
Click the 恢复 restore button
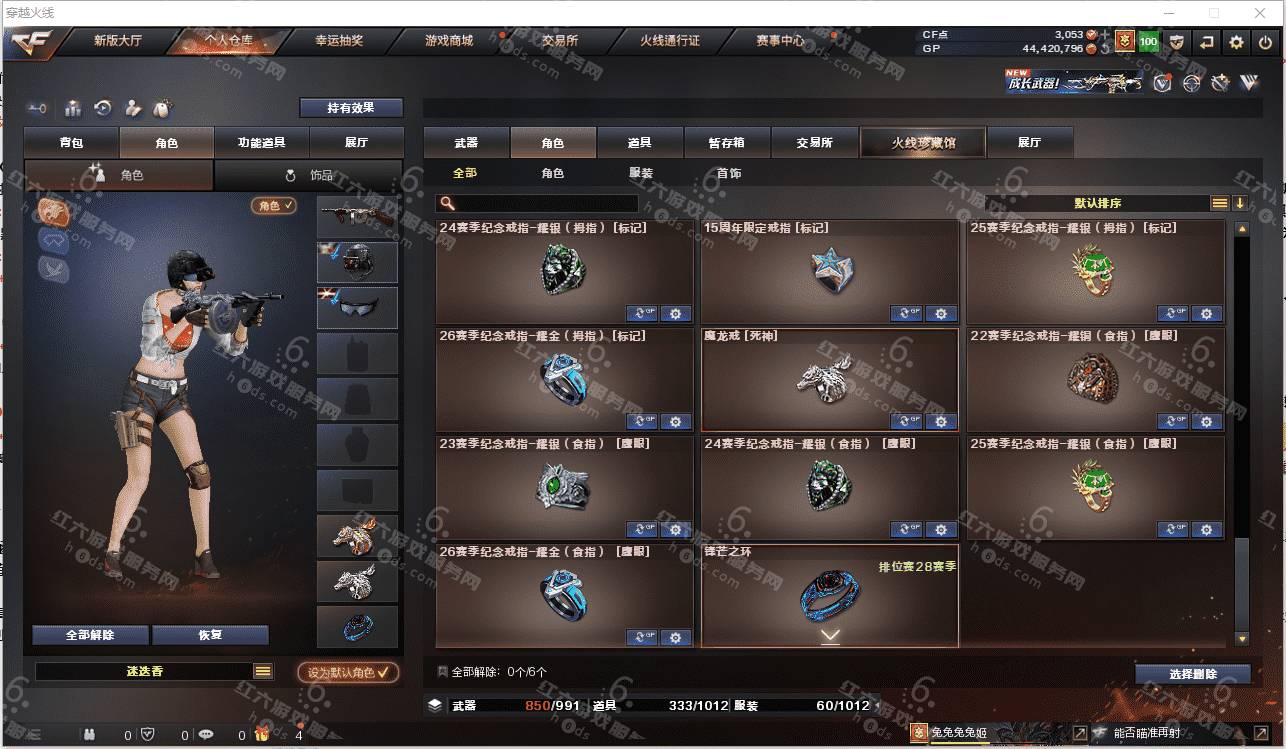pyautogui.click(x=210, y=635)
